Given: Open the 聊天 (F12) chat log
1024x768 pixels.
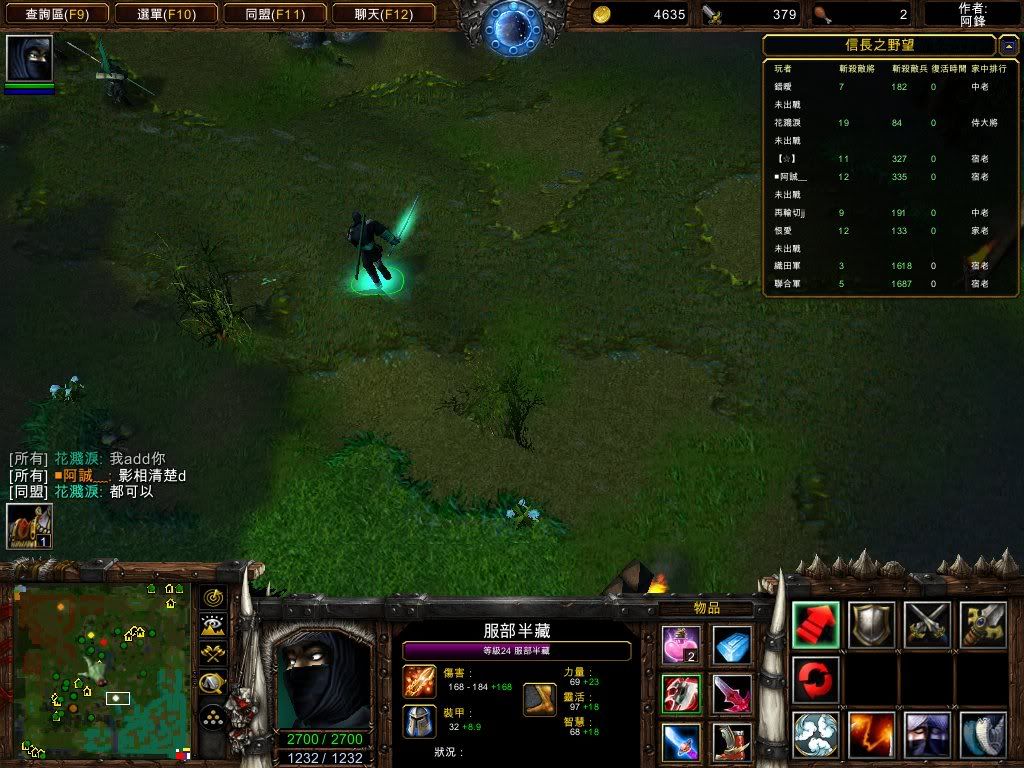Looking at the screenshot, I should coord(381,14).
